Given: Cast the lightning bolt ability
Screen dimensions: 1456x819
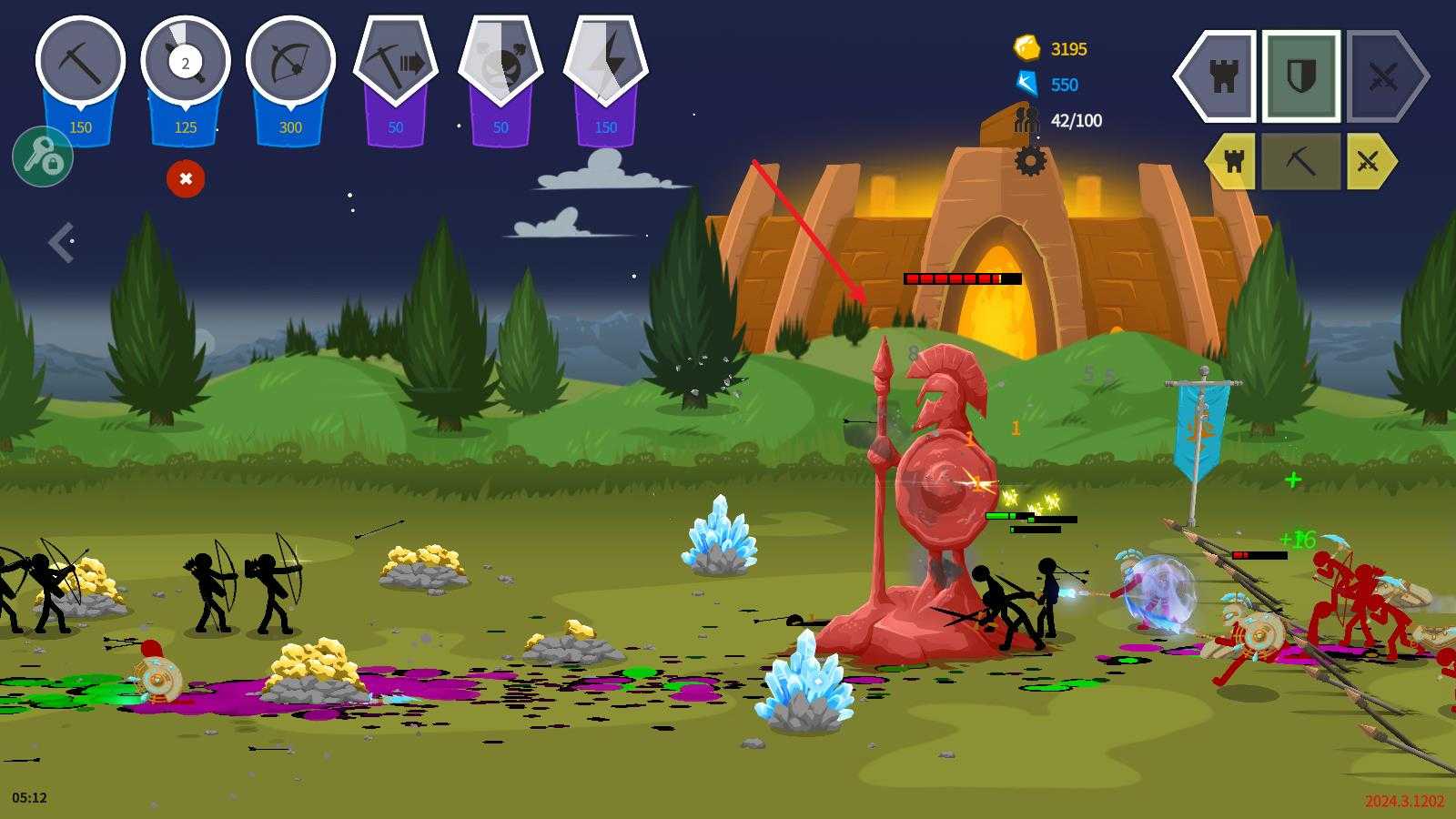Looking at the screenshot, I should pos(606,64).
